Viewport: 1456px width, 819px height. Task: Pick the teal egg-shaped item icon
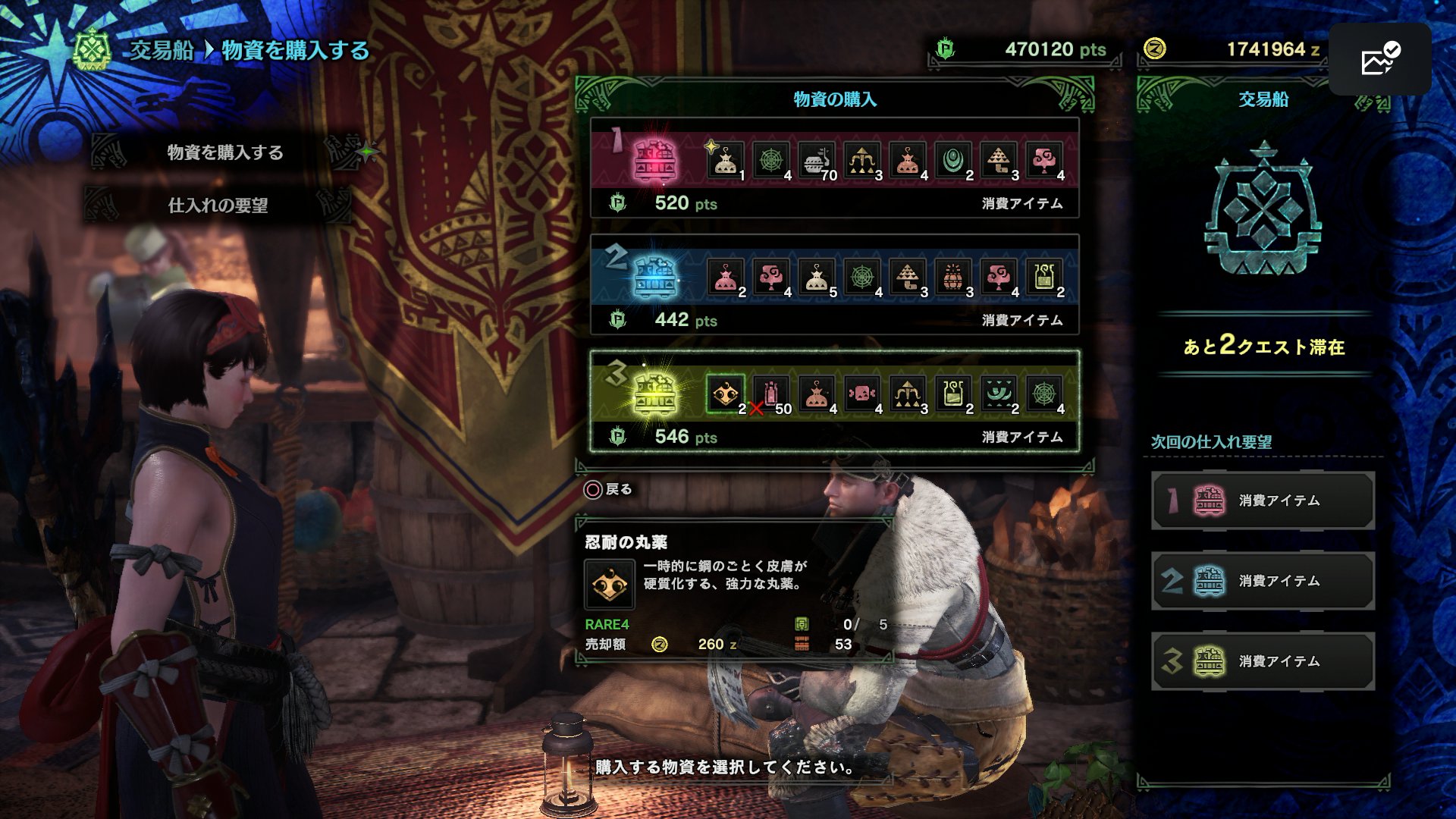tap(952, 161)
